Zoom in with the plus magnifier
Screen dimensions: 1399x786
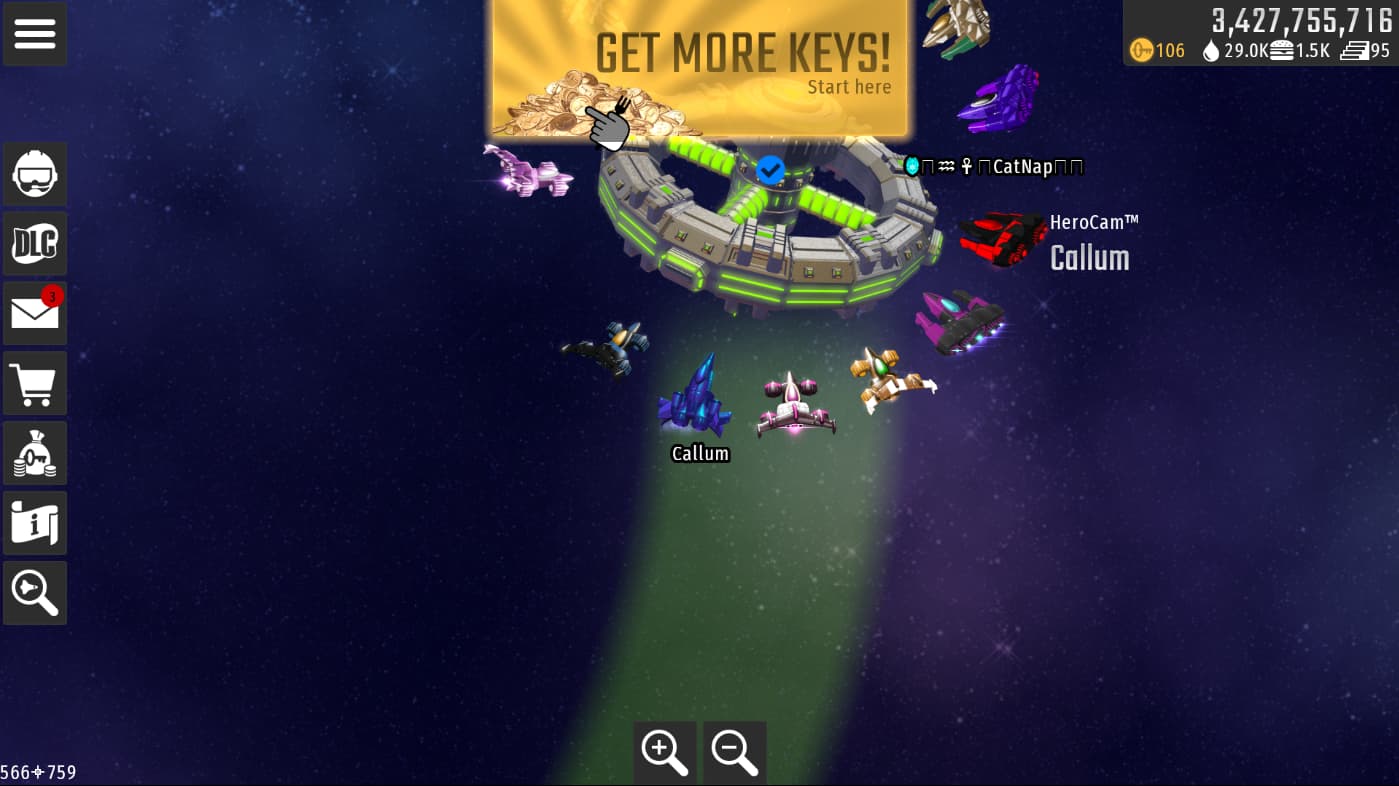[665, 752]
